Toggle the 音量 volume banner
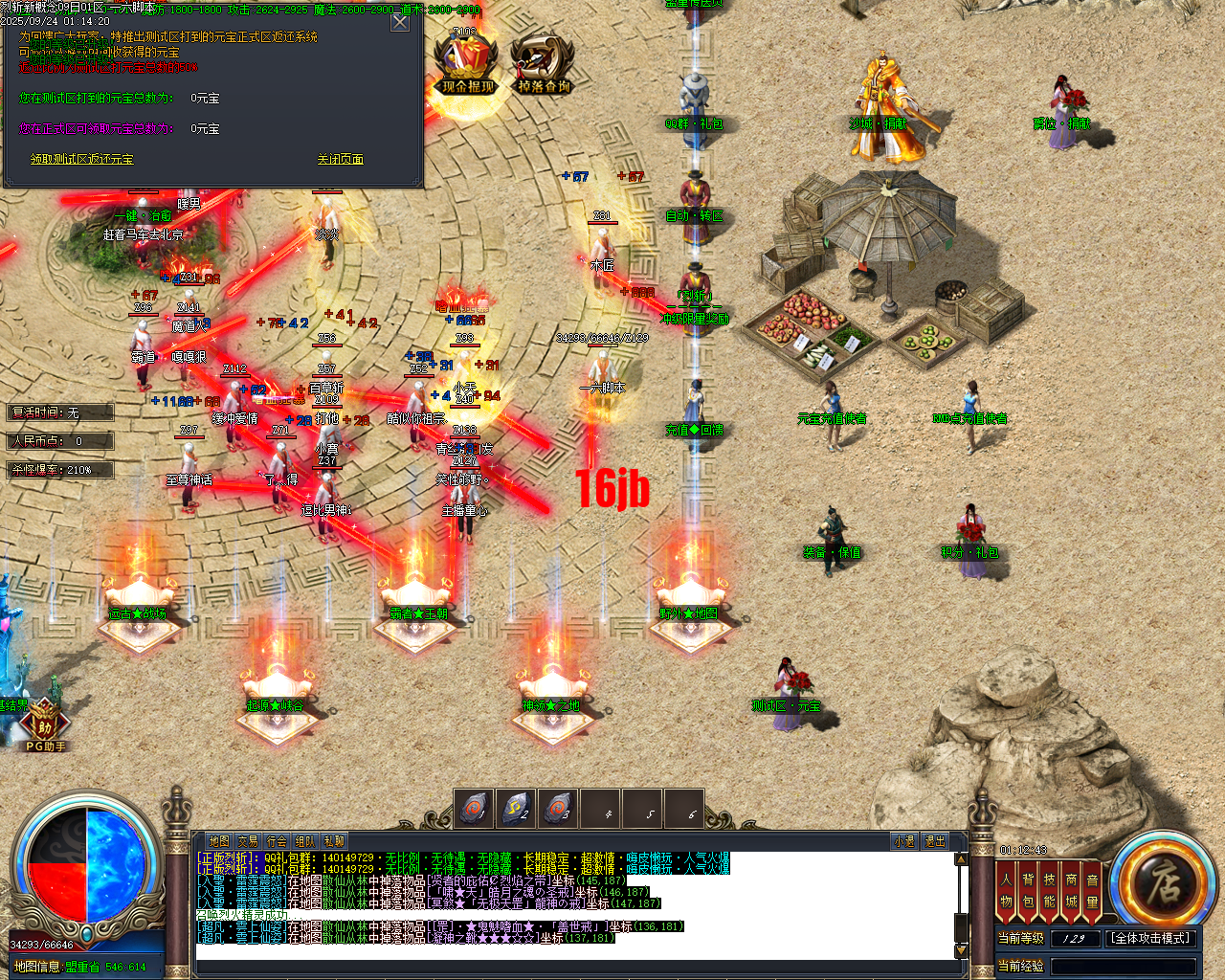 (x=1092, y=889)
